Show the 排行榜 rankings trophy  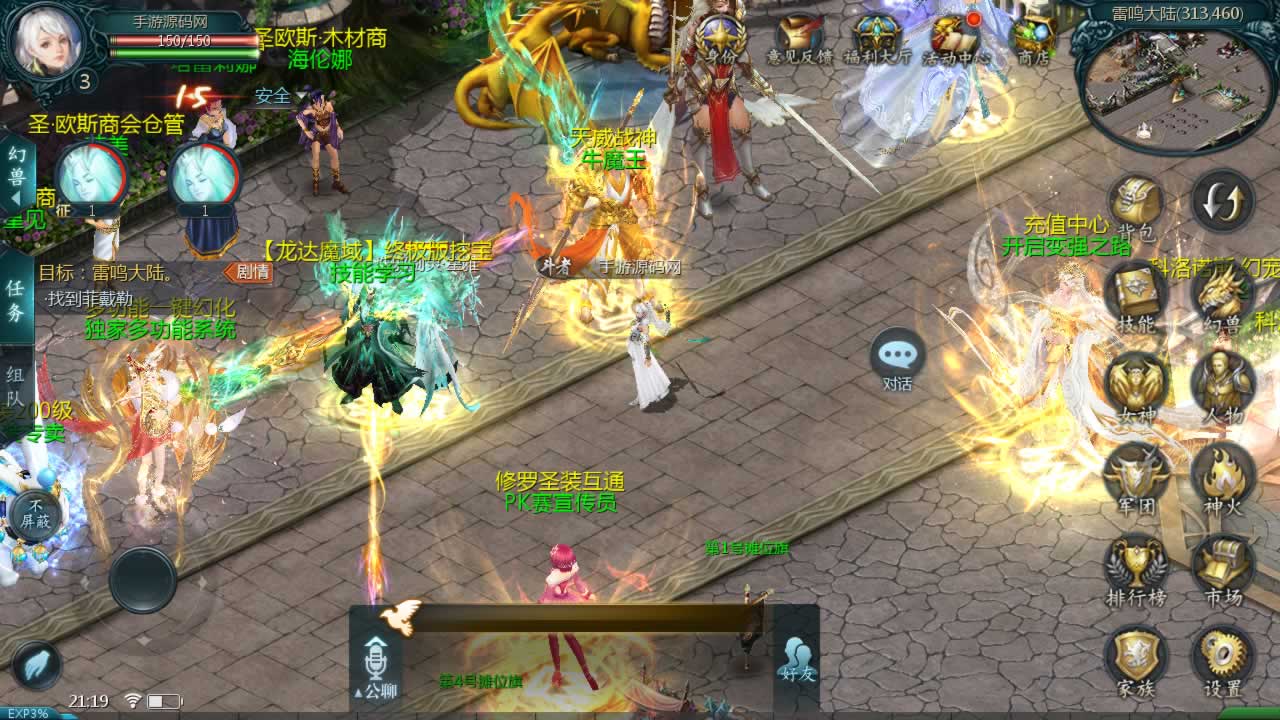point(1136,568)
